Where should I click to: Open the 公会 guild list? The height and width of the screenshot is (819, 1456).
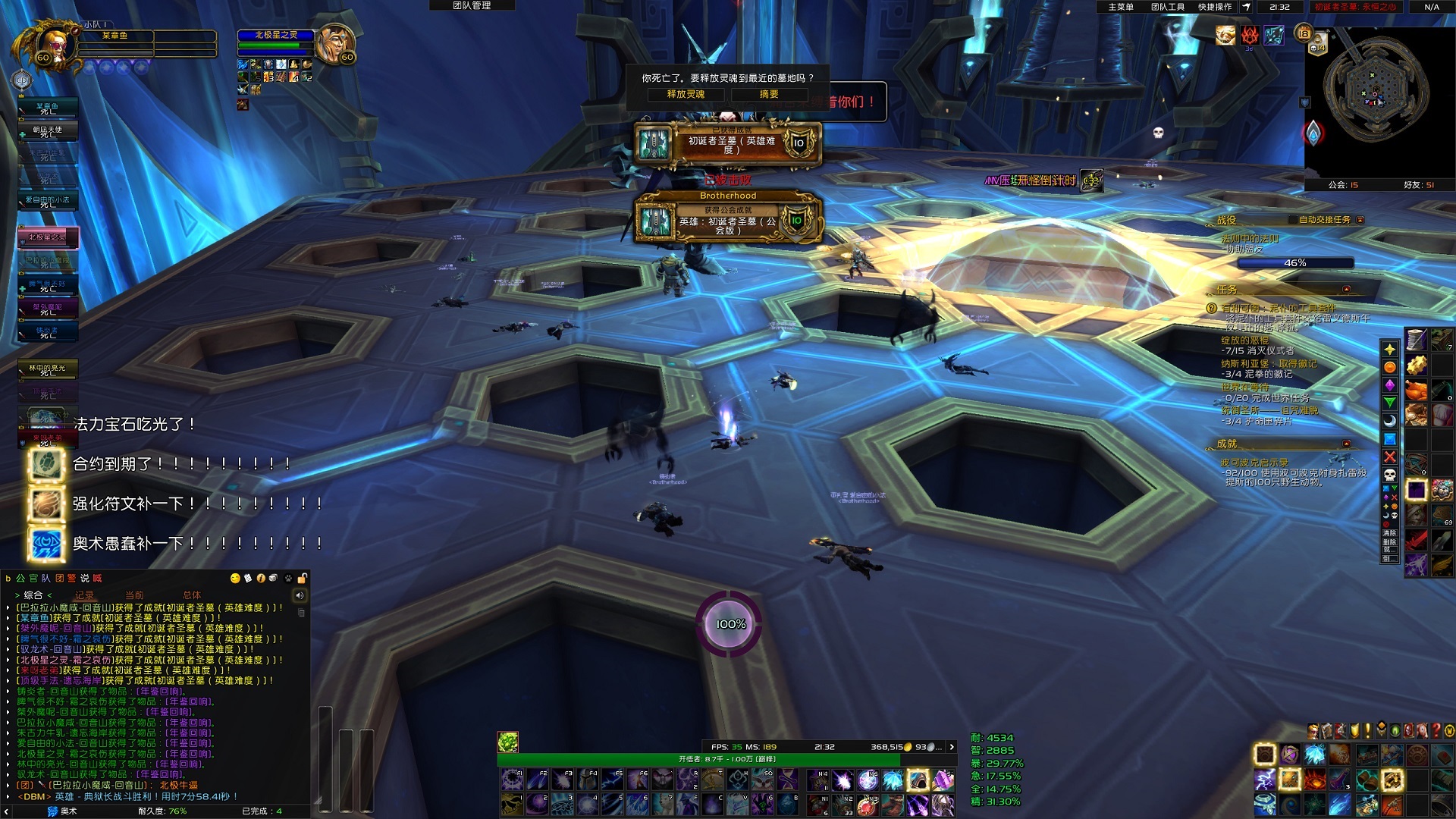(1343, 185)
